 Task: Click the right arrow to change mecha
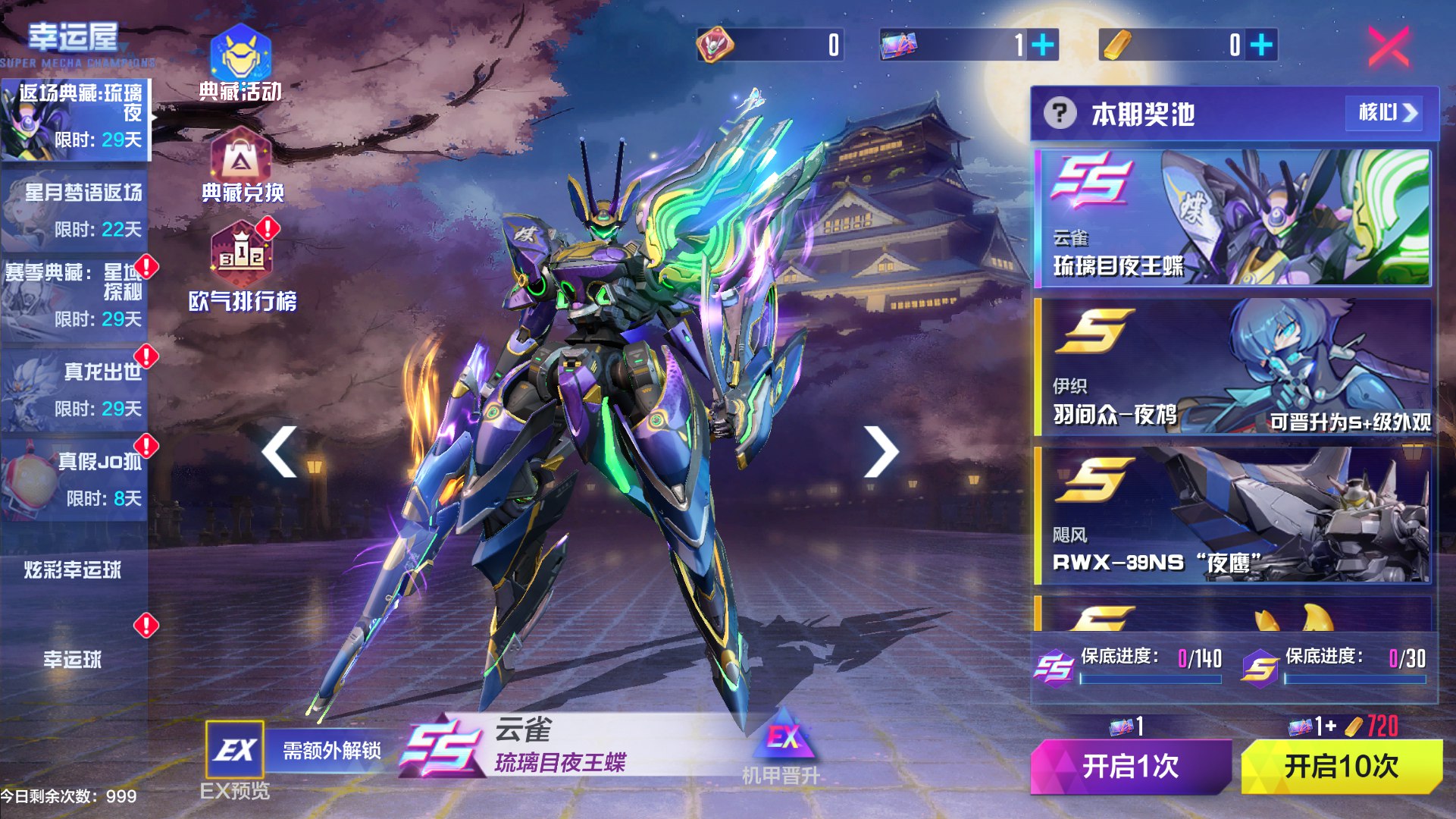click(881, 450)
